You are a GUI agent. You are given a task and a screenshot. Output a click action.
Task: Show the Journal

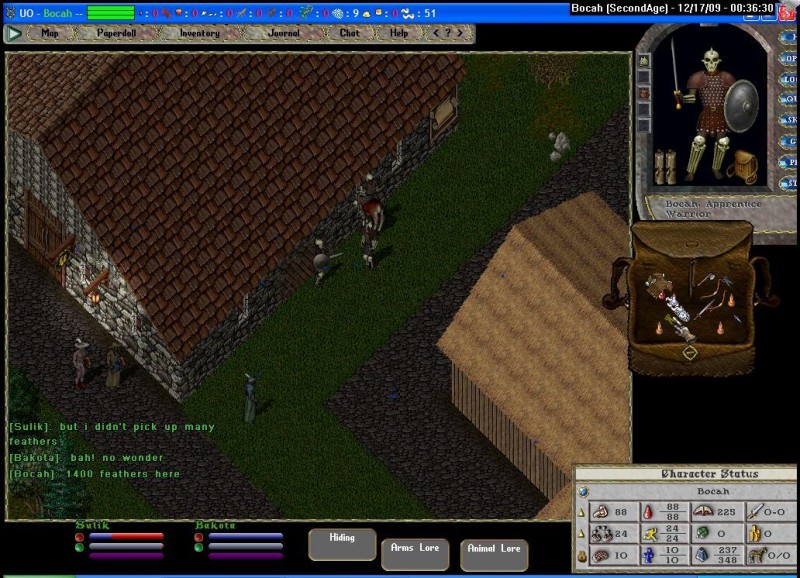click(x=284, y=33)
